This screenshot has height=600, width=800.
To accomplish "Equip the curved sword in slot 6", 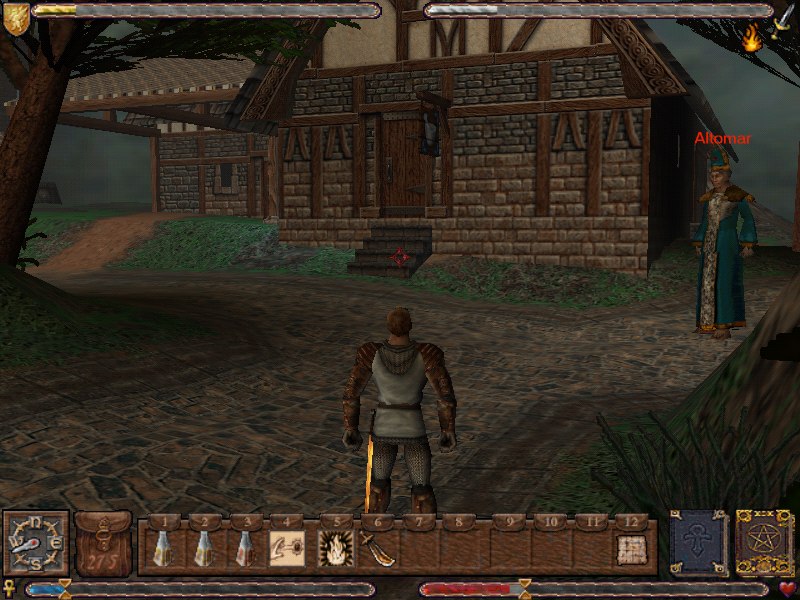I will pos(376,548).
